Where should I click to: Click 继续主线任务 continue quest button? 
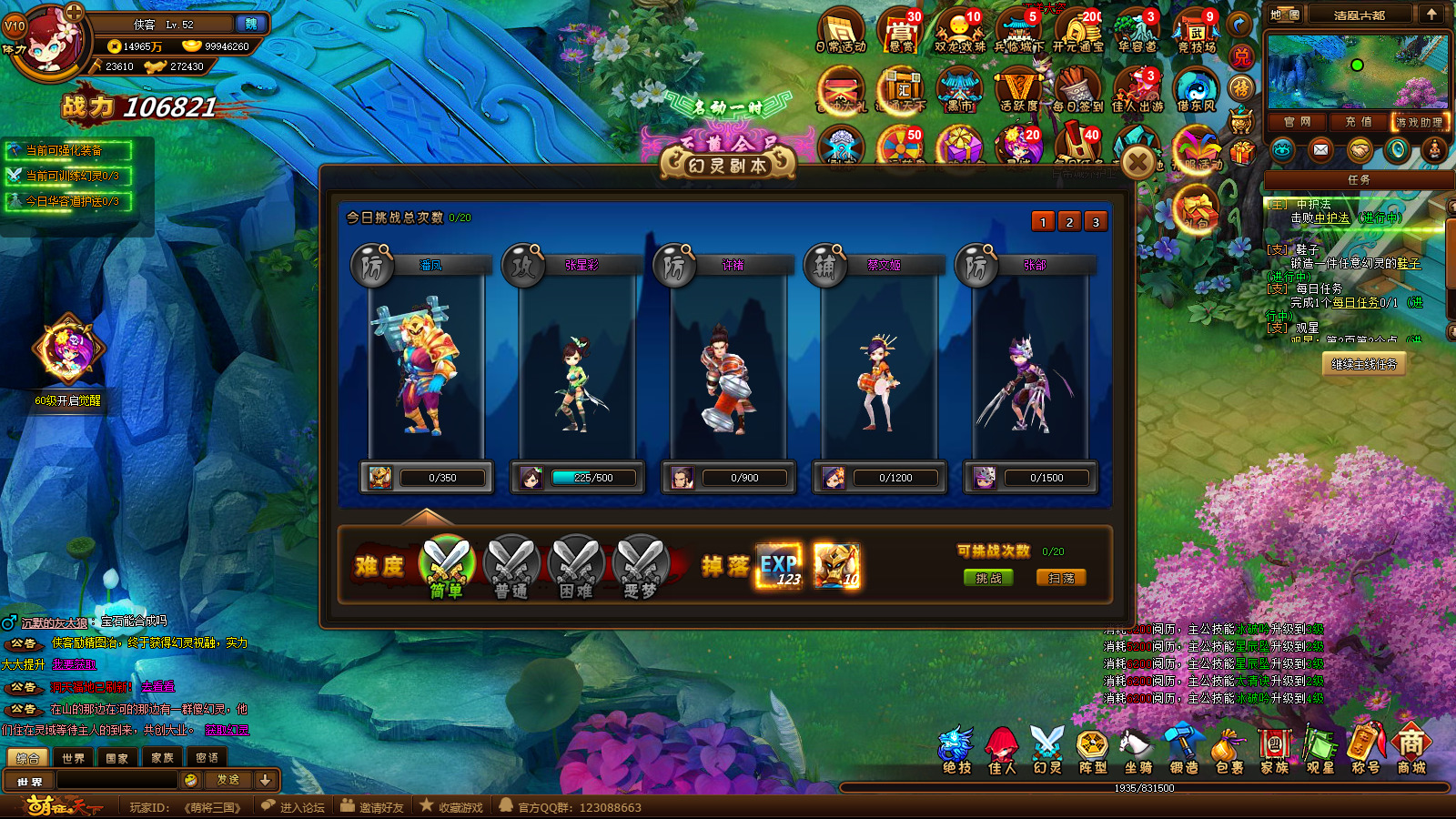coord(1363,364)
